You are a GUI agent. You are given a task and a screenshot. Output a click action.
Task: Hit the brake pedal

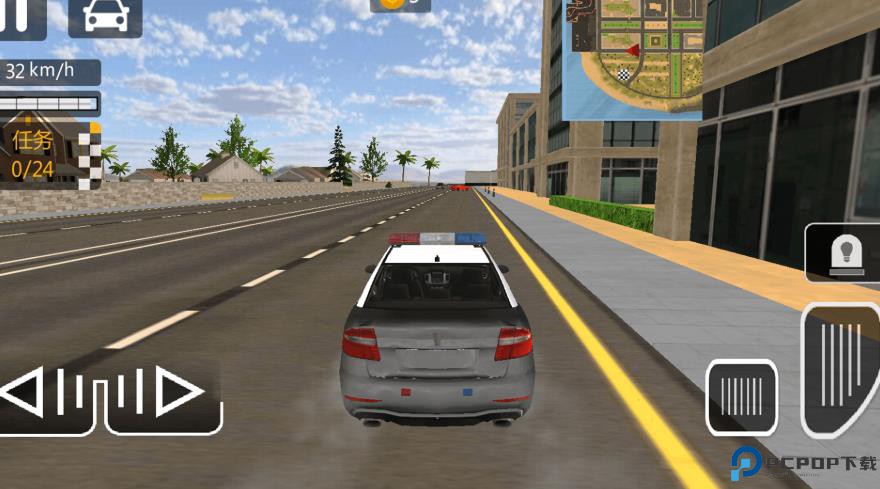(741, 397)
